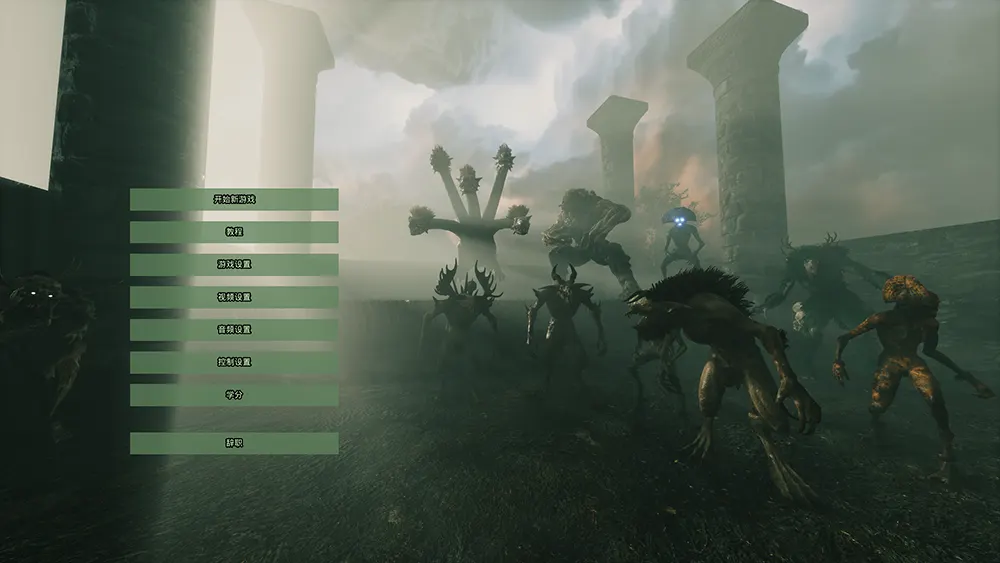
Task: Quit the game via 辞职 button
Action: pyautogui.click(x=234, y=443)
